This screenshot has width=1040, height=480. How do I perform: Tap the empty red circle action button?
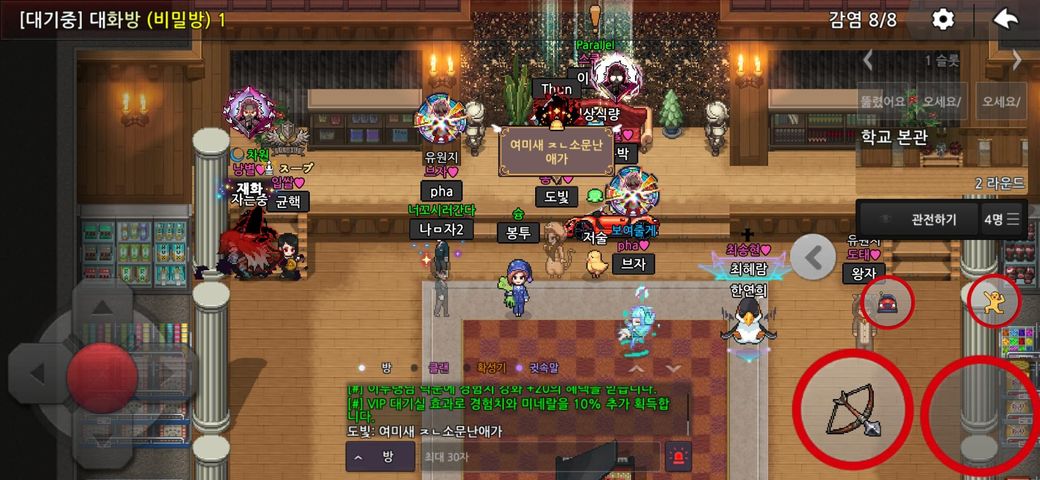pos(982,410)
